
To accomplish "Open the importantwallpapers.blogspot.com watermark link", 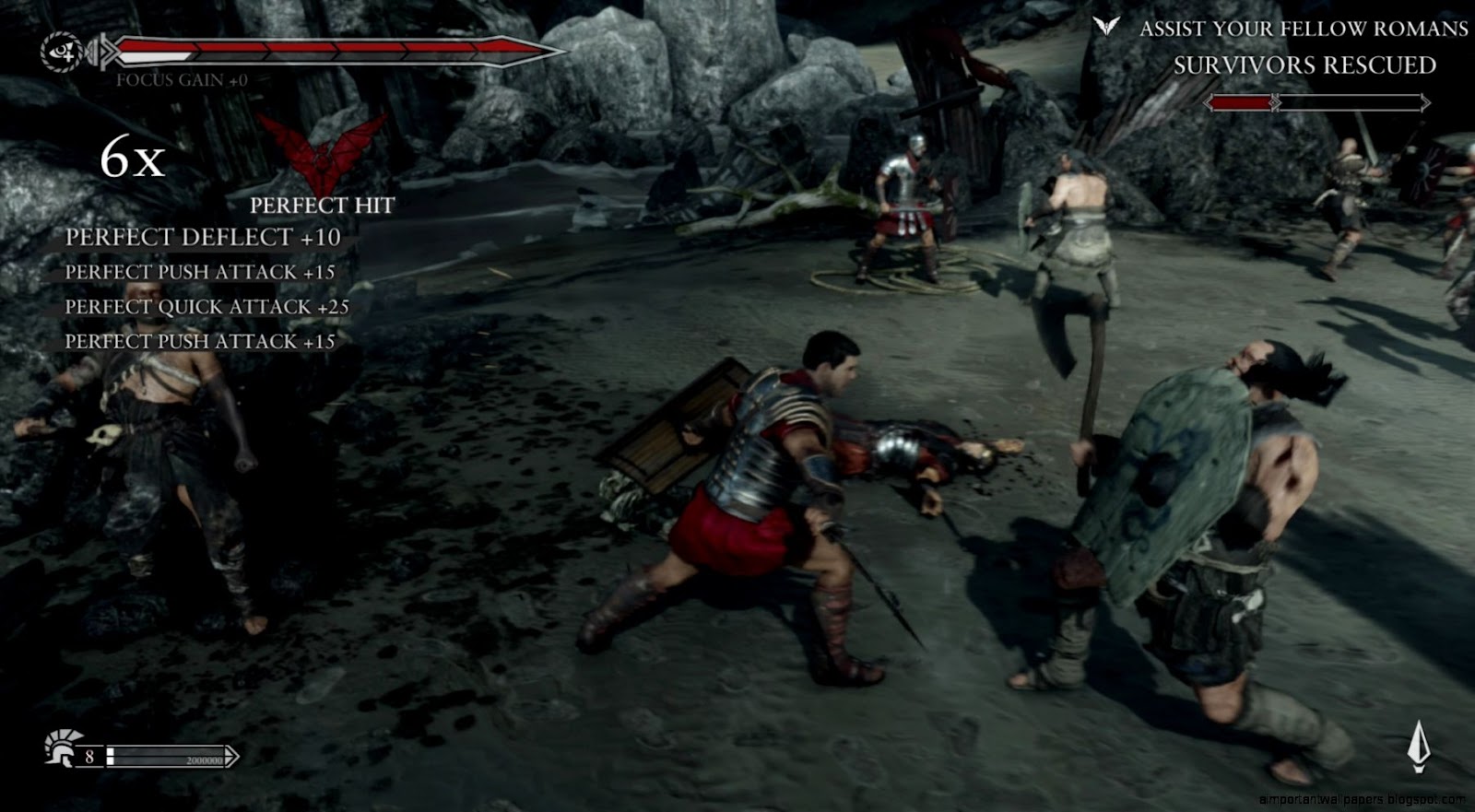I will pyautogui.click(x=1363, y=800).
